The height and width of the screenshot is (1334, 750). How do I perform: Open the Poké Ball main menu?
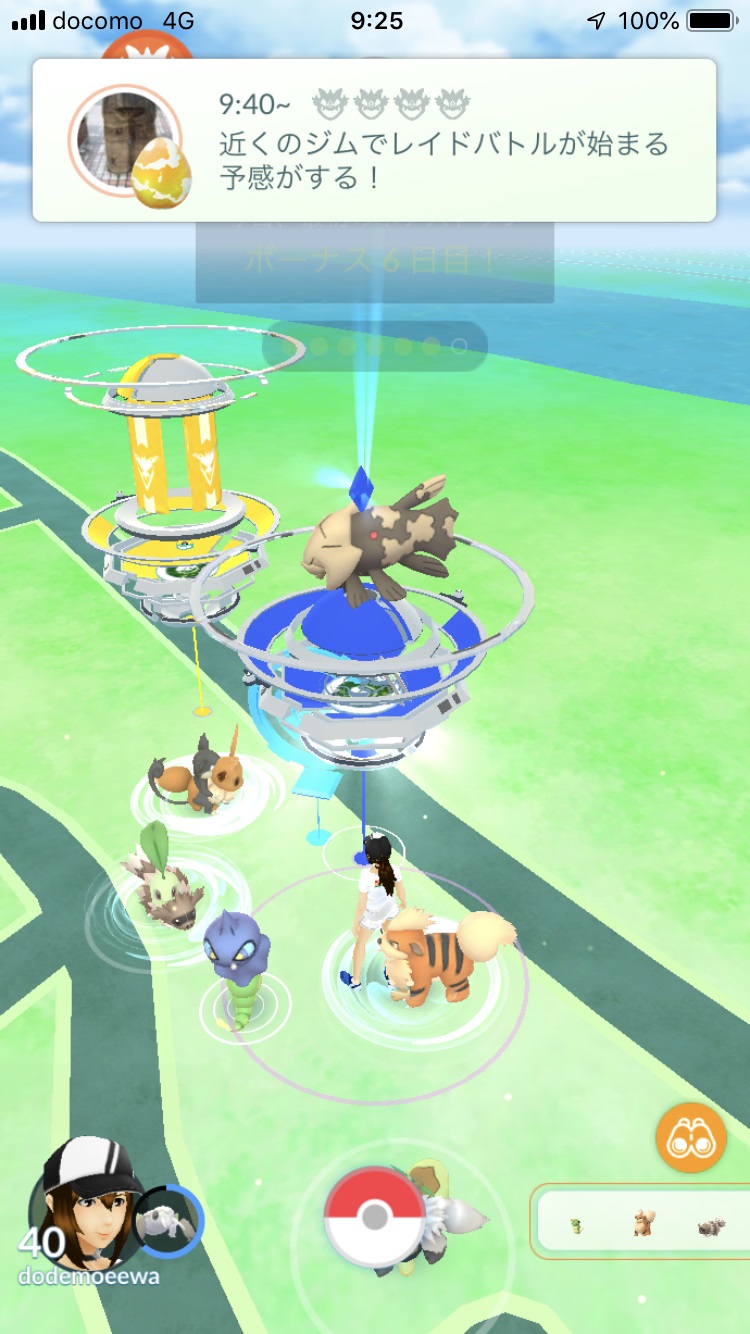tap(374, 1216)
